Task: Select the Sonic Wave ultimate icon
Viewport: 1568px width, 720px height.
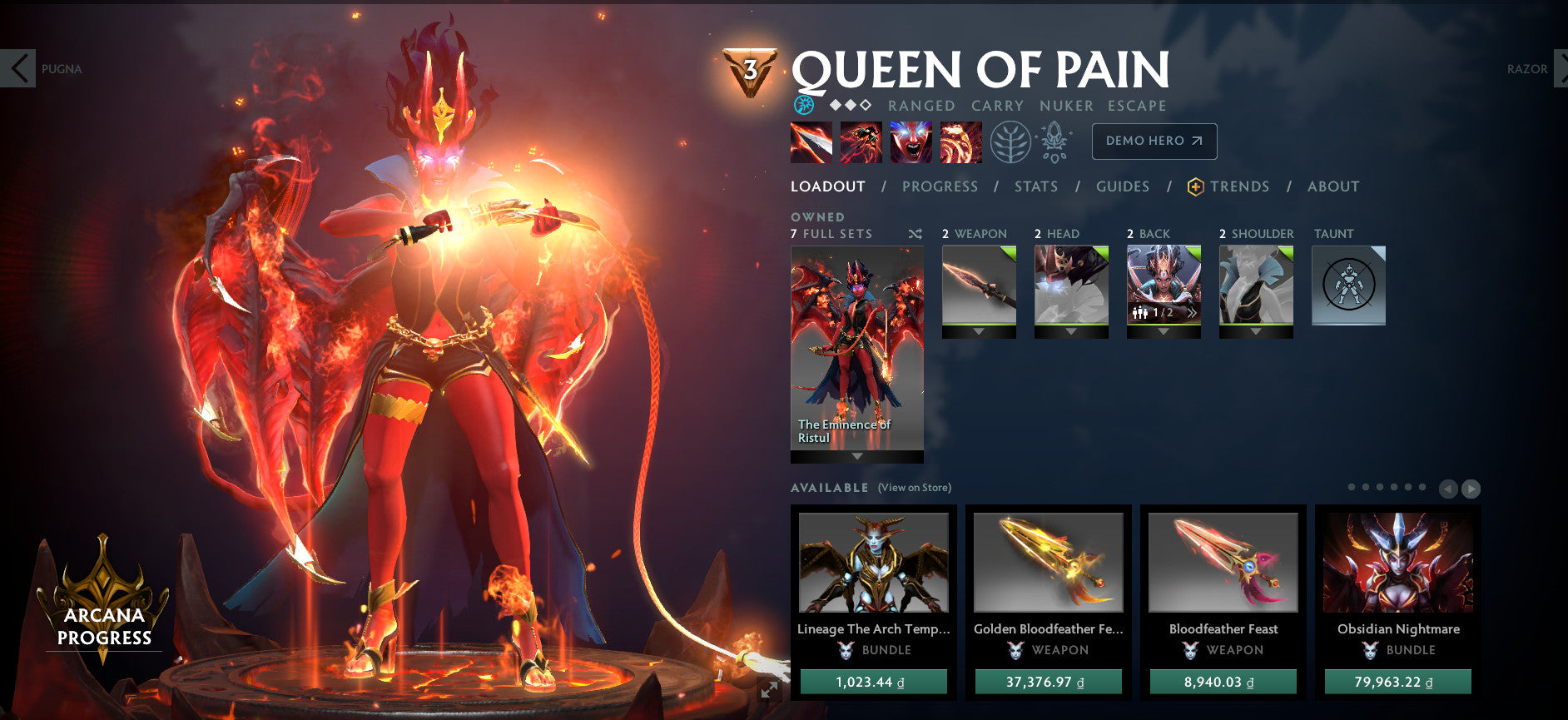Action: pos(961,142)
